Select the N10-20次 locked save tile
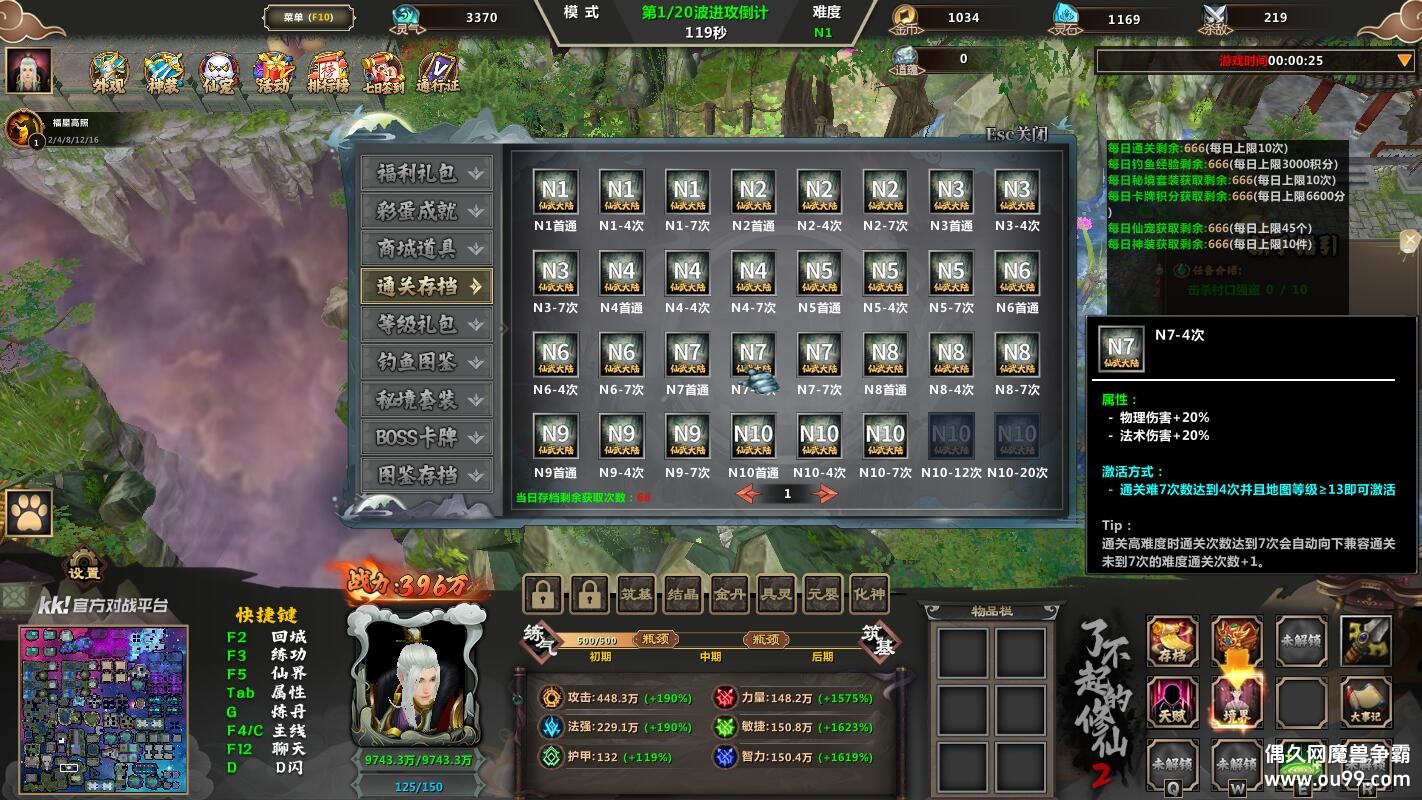This screenshot has height=800, width=1422. point(1017,437)
